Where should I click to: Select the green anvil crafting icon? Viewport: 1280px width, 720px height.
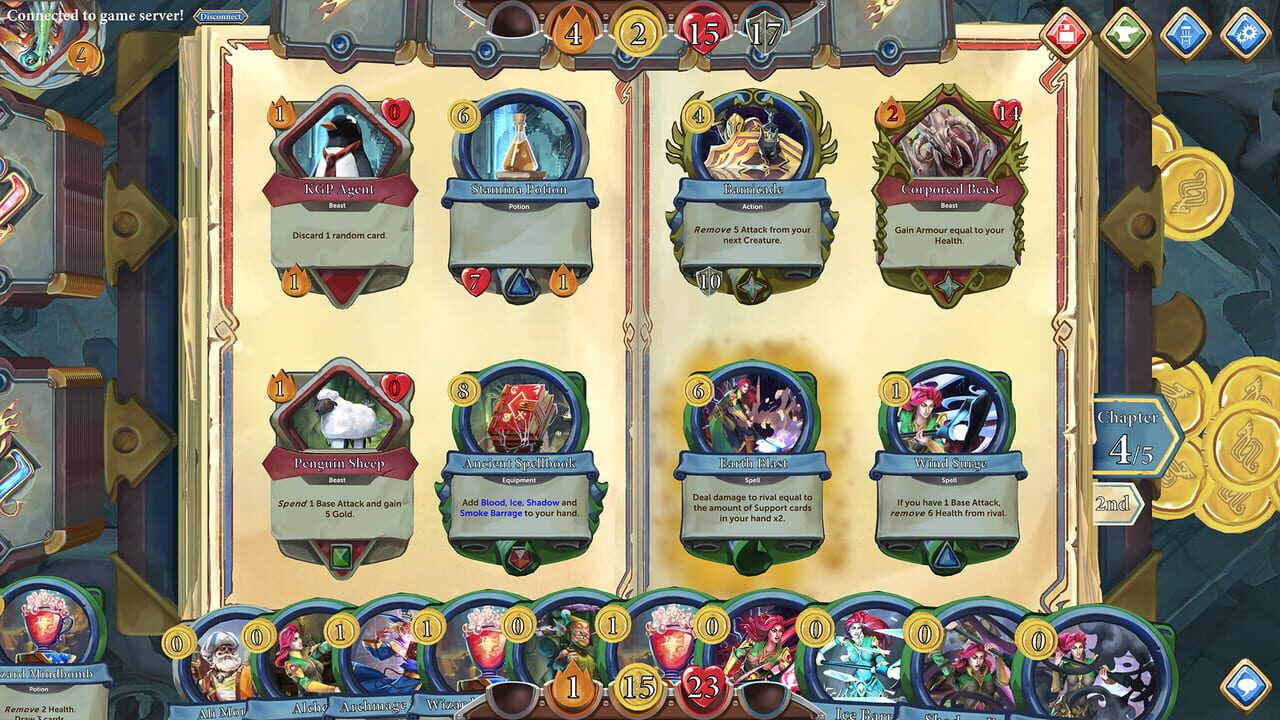coord(1125,30)
